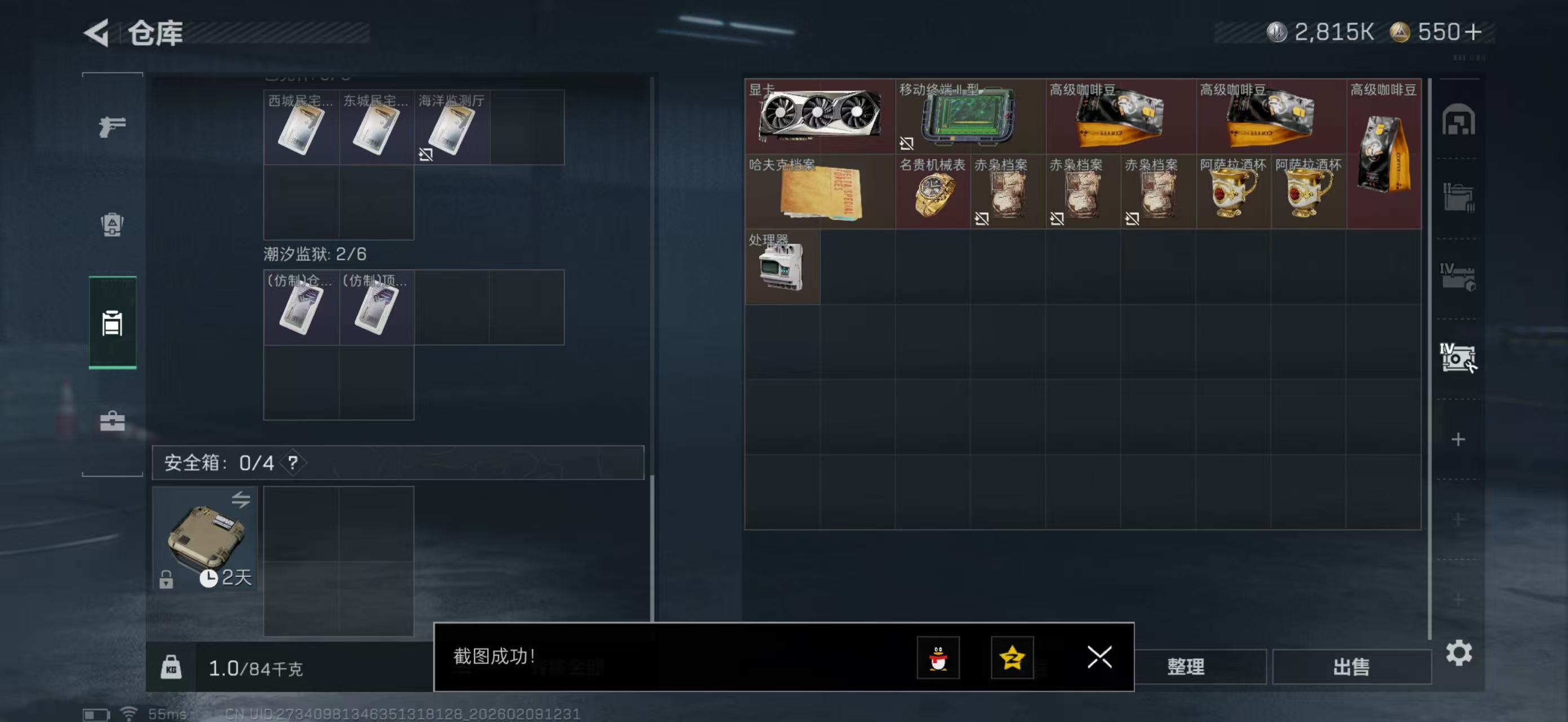Dismiss the 截图成功 toast with the X
Screen dimensions: 1568x722
[1099, 658]
